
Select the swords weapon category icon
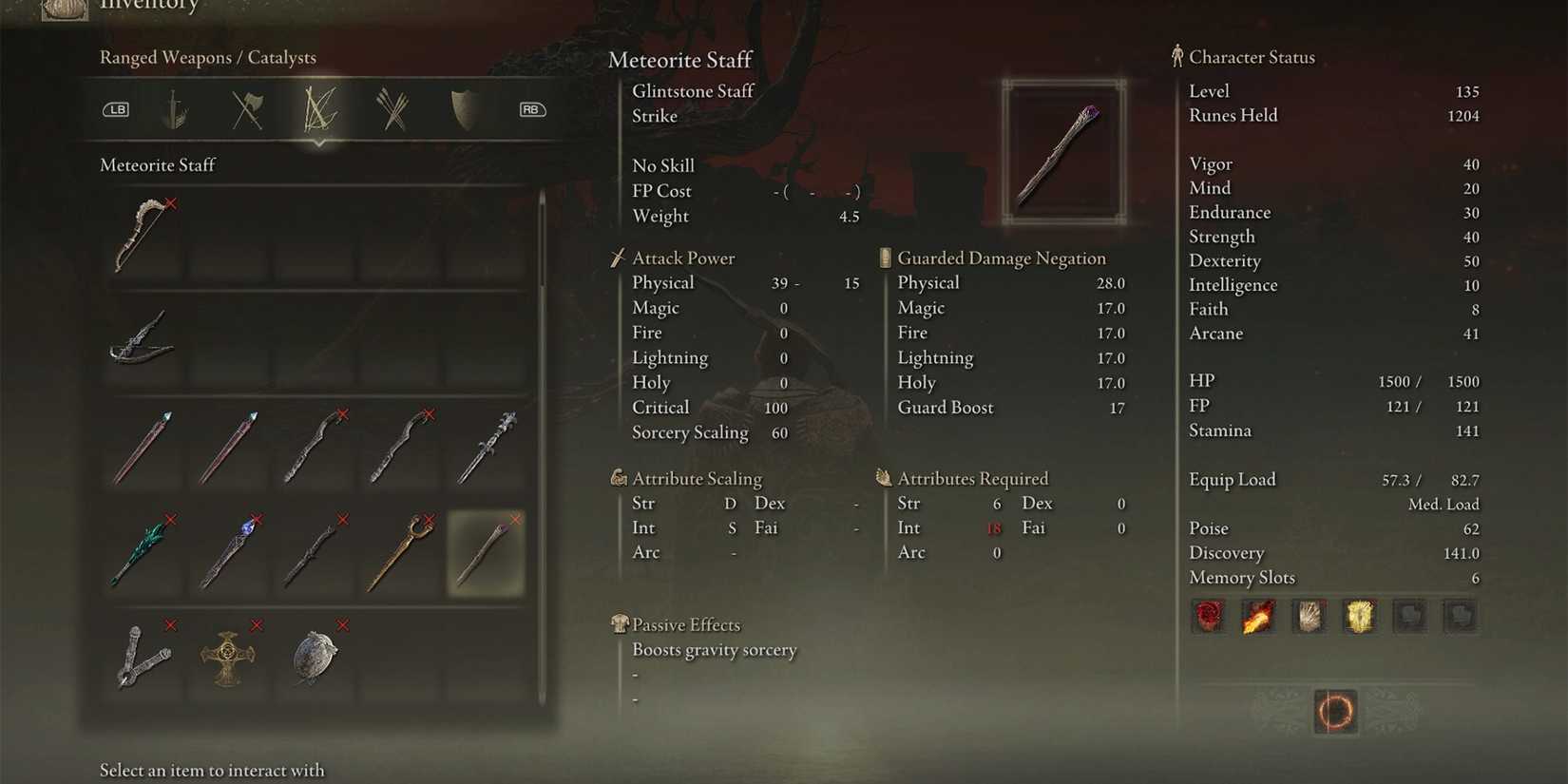click(x=177, y=108)
